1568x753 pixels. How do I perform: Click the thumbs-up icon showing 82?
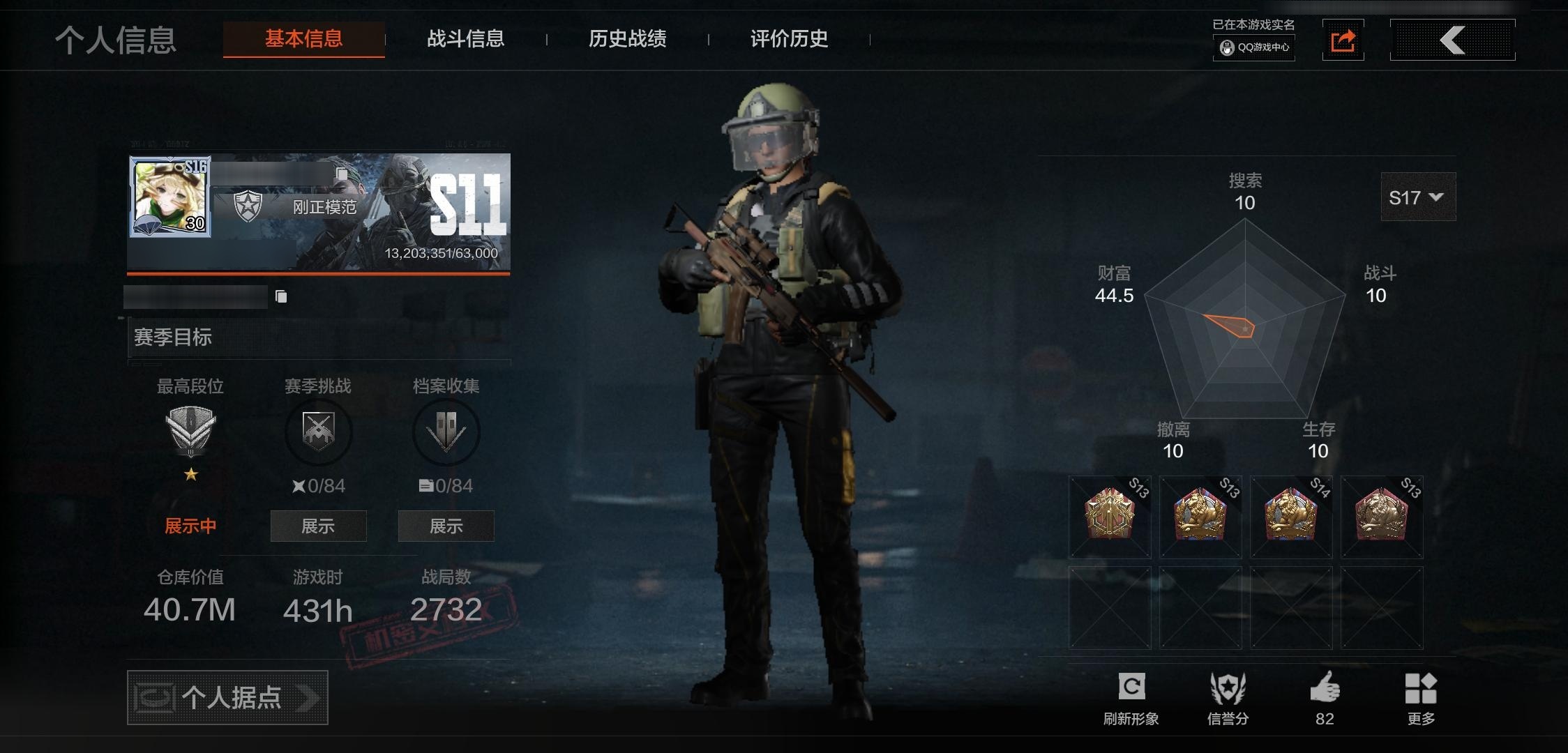click(1325, 687)
